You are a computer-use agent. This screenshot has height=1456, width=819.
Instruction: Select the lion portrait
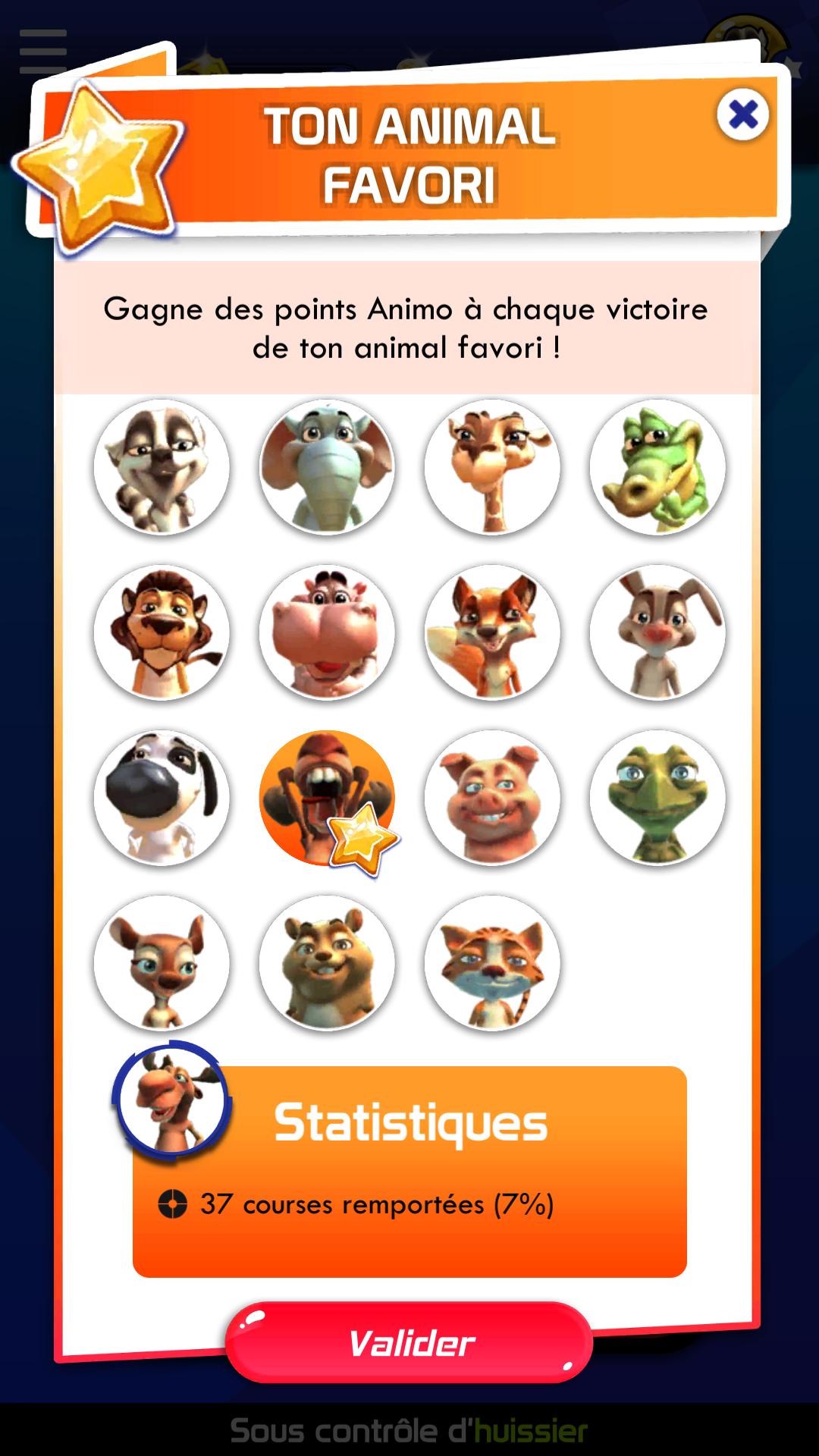click(x=162, y=632)
